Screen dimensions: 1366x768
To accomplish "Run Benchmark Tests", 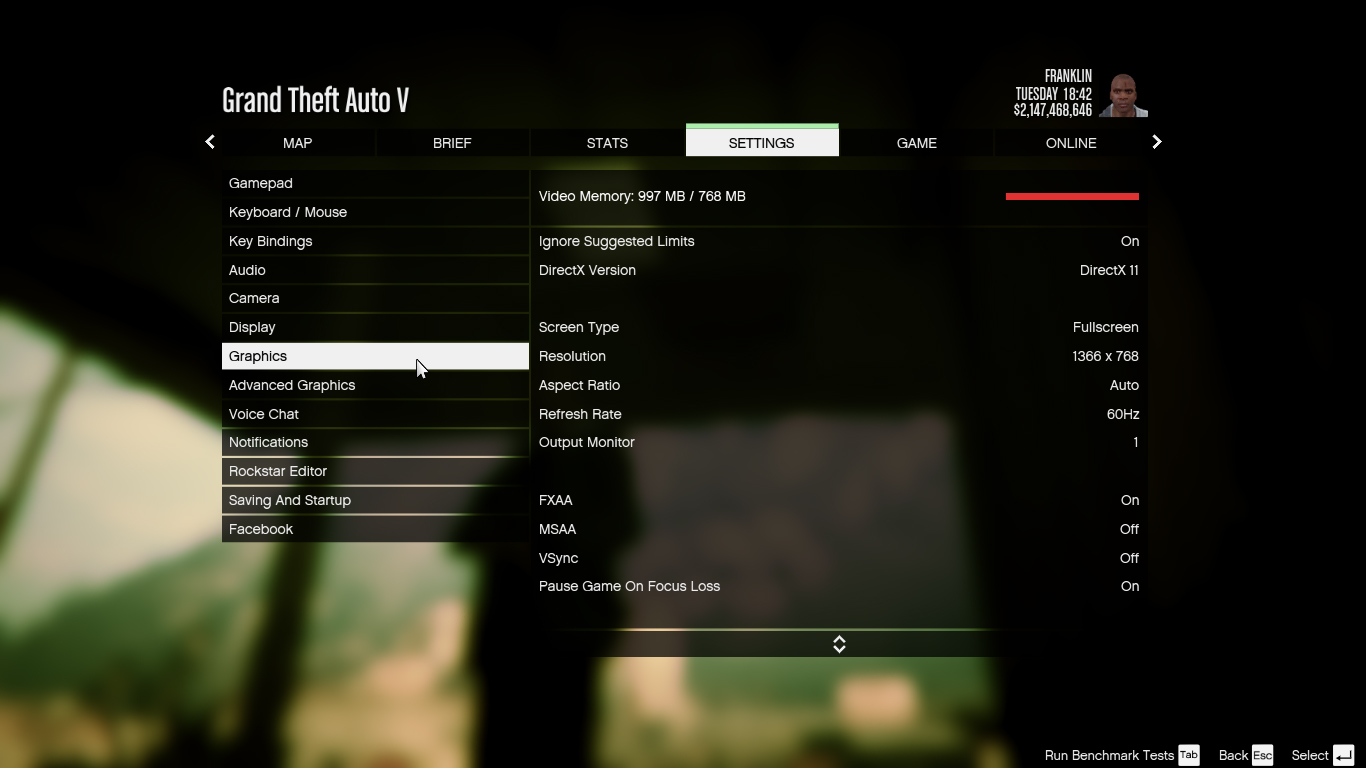I will pyautogui.click(x=1110, y=755).
